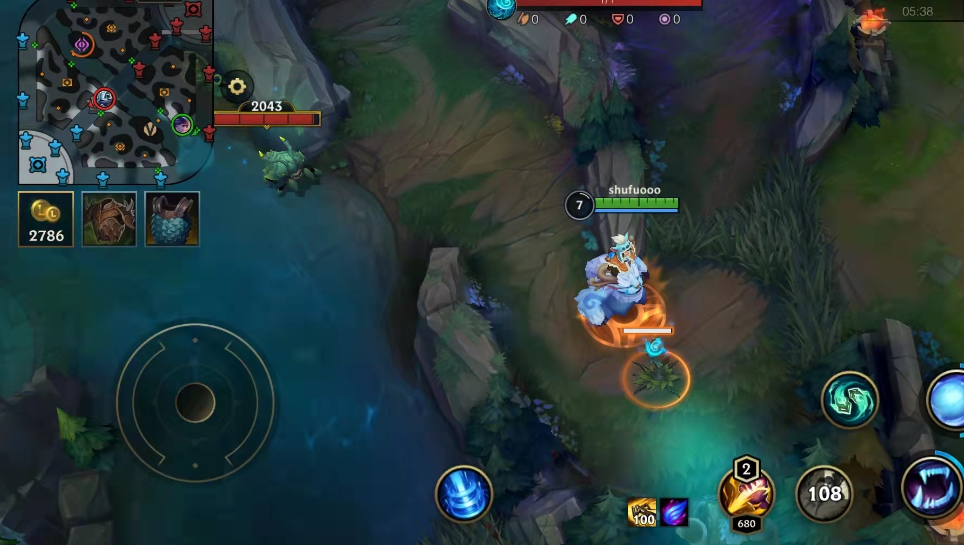Screen dimensions: 964x545
Task: Select the red-ringed champion portrait on the minimap
Action: 104,98
